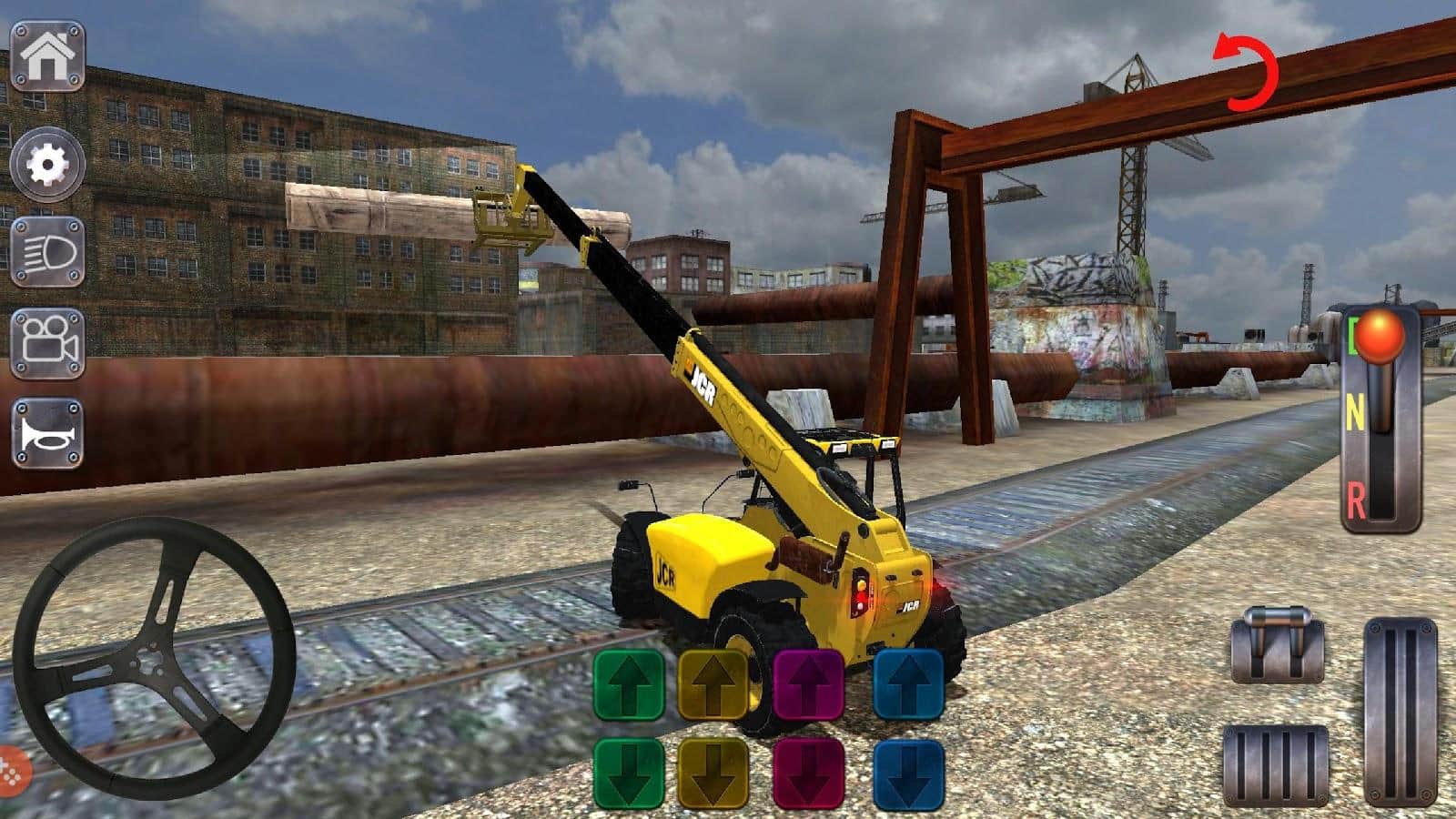Go to the home menu

pos(47,56)
